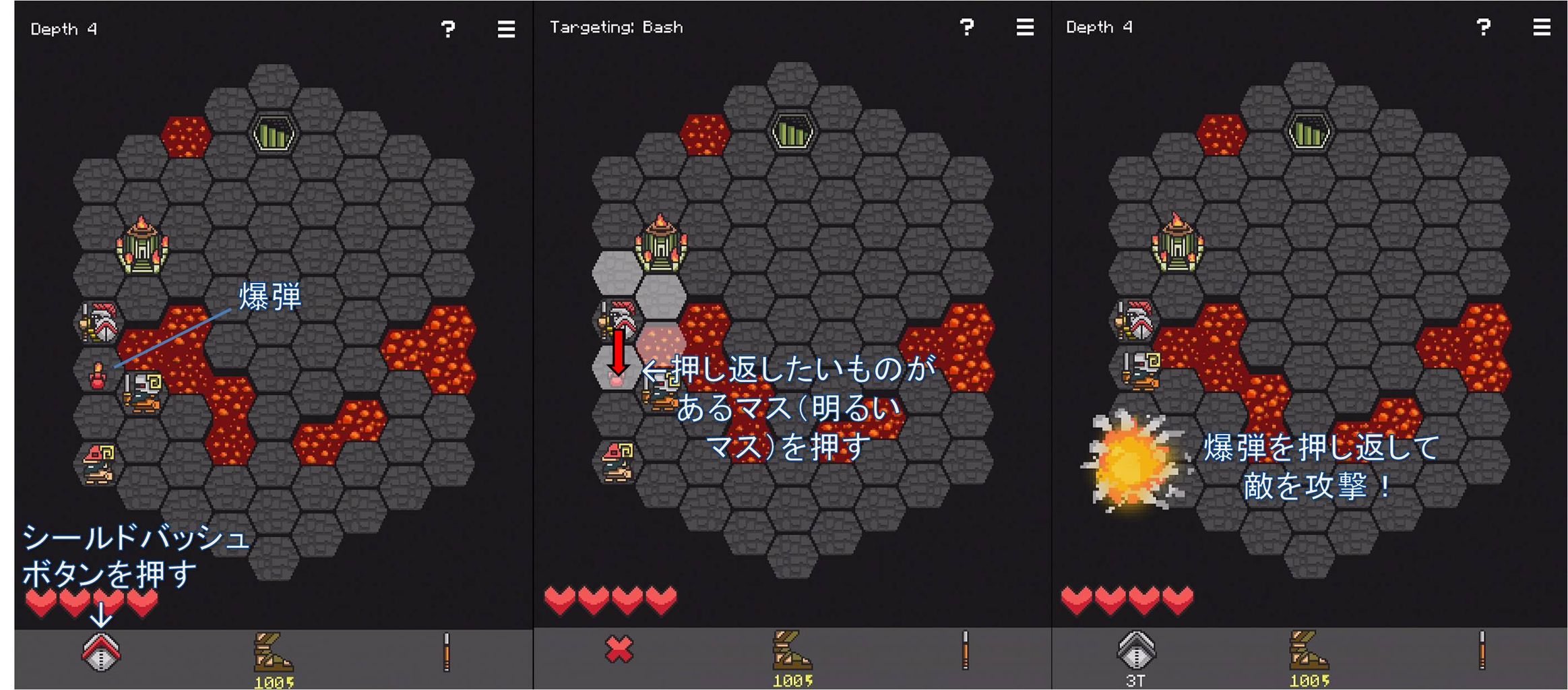Open the hamburger menu in the middle panel
1568x690 pixels.
coord(1024,28)
